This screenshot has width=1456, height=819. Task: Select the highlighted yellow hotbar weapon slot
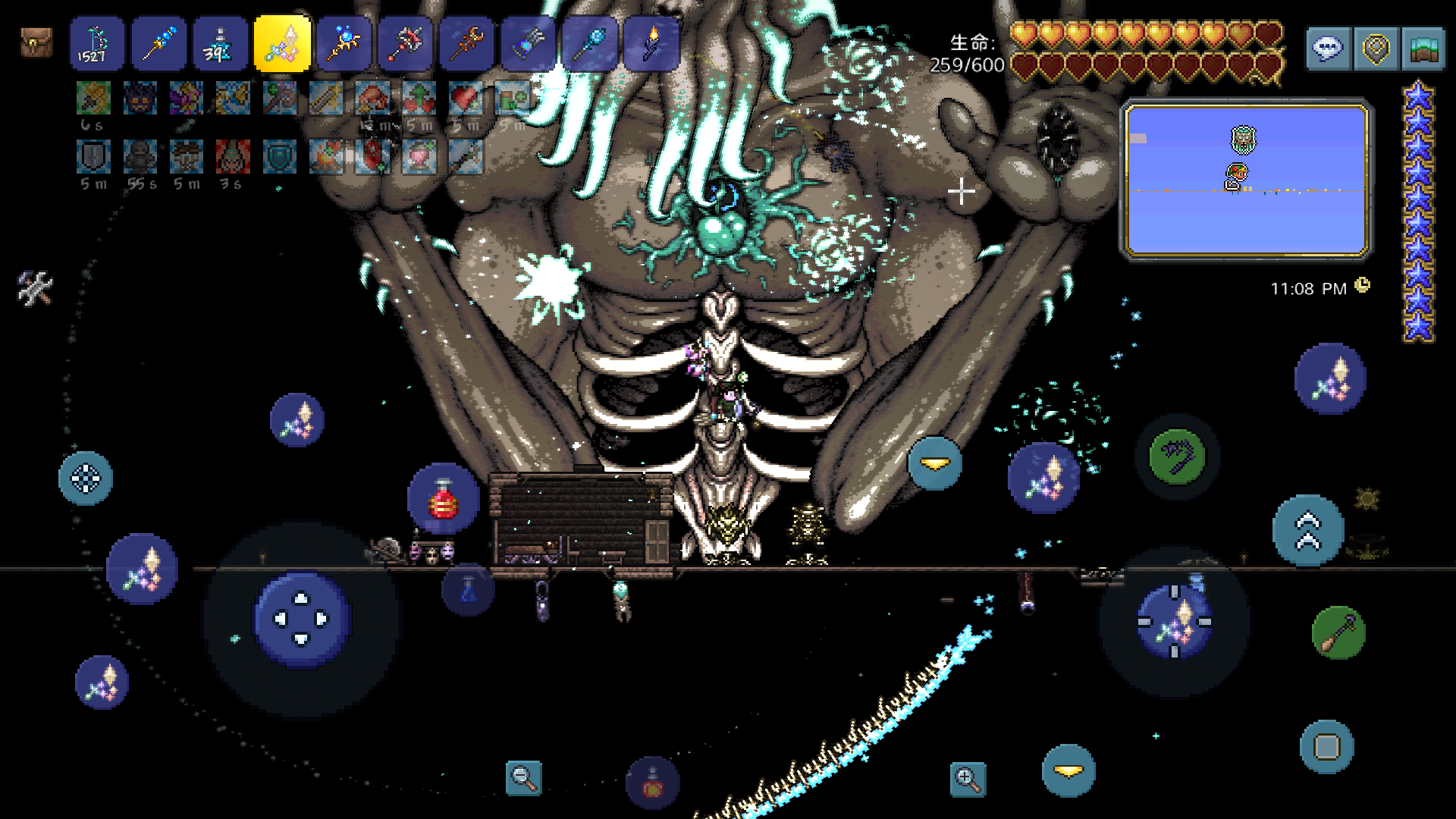(x=282, y=44)
